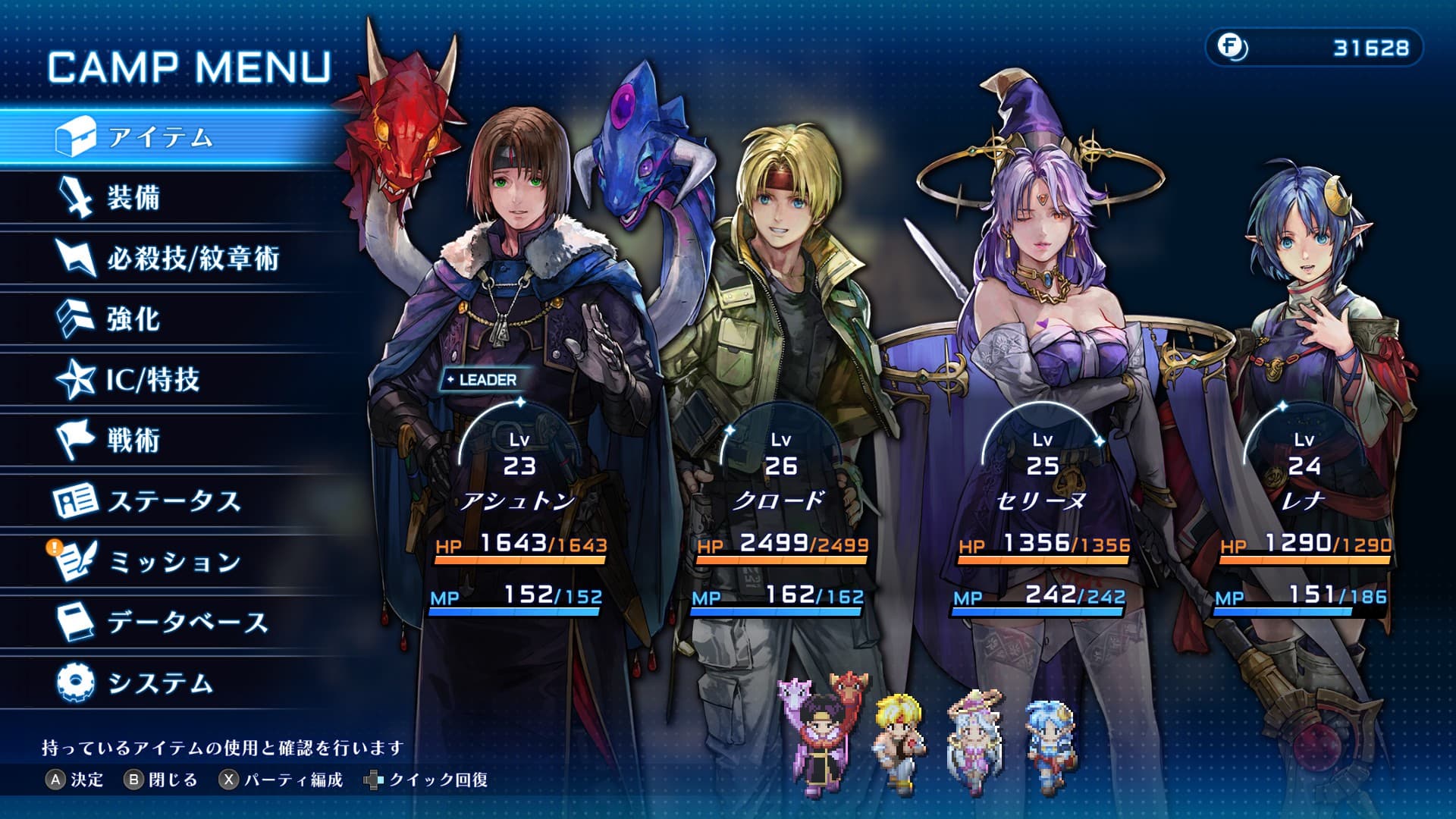Viewport: 1456px width, 819px height.
Task: Open the ミッション (Missions) list
Action: tap(174, 562)
